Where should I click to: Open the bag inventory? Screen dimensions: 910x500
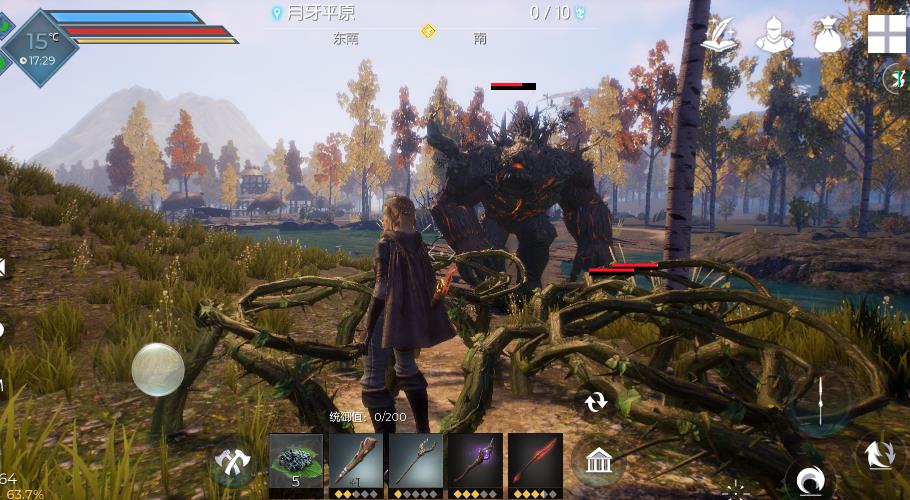(x=829, y=35)
